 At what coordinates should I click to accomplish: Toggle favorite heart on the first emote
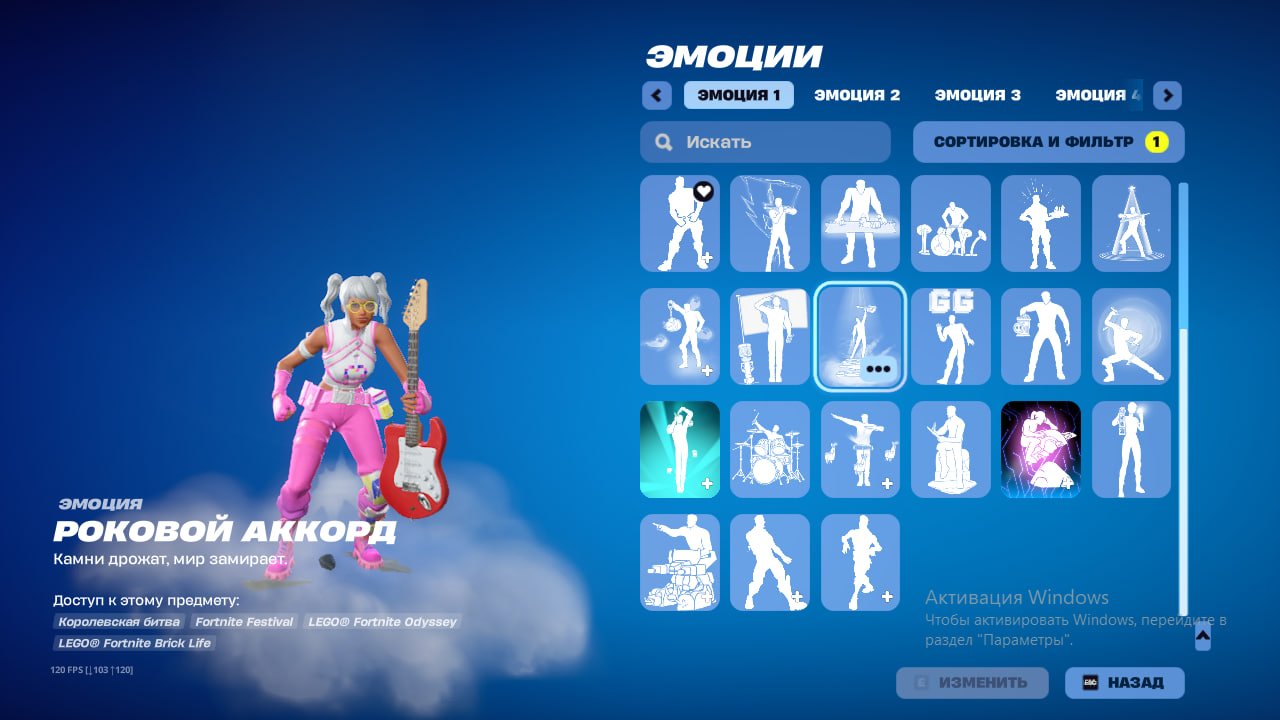703,192
